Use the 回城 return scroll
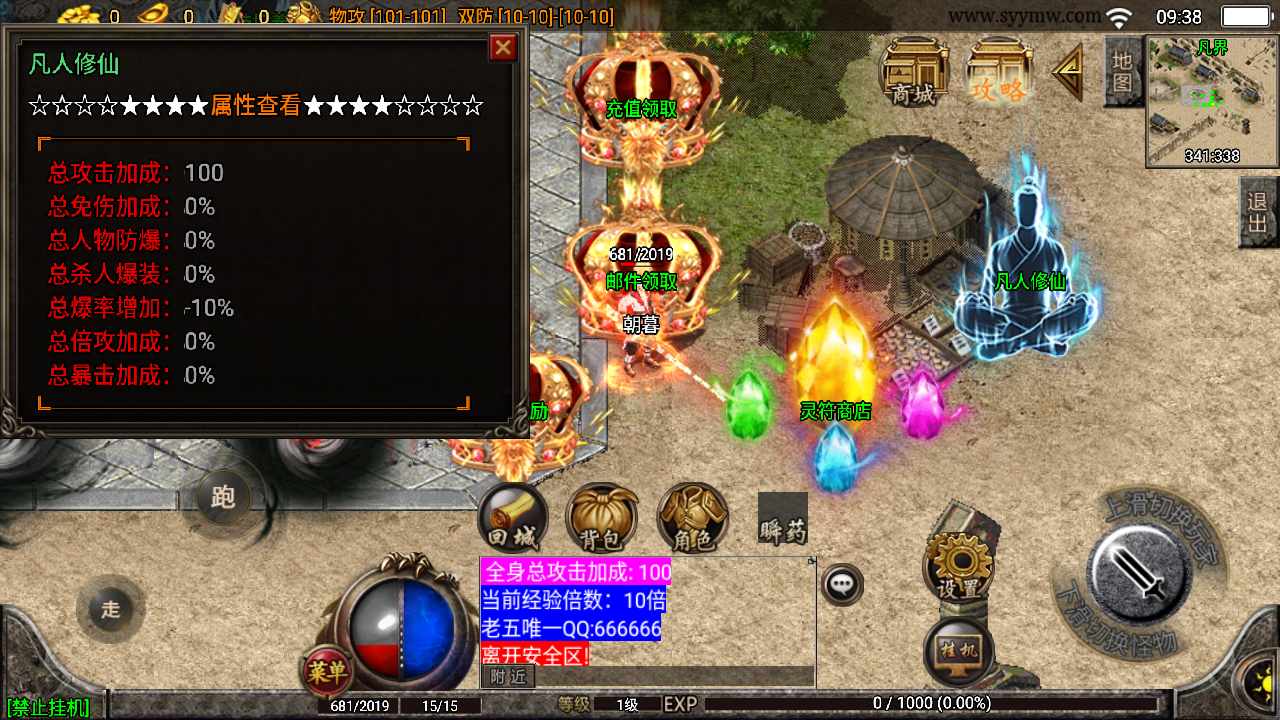Image resolution: width=1280 pixels, height=720 pixels. (513, 519)
